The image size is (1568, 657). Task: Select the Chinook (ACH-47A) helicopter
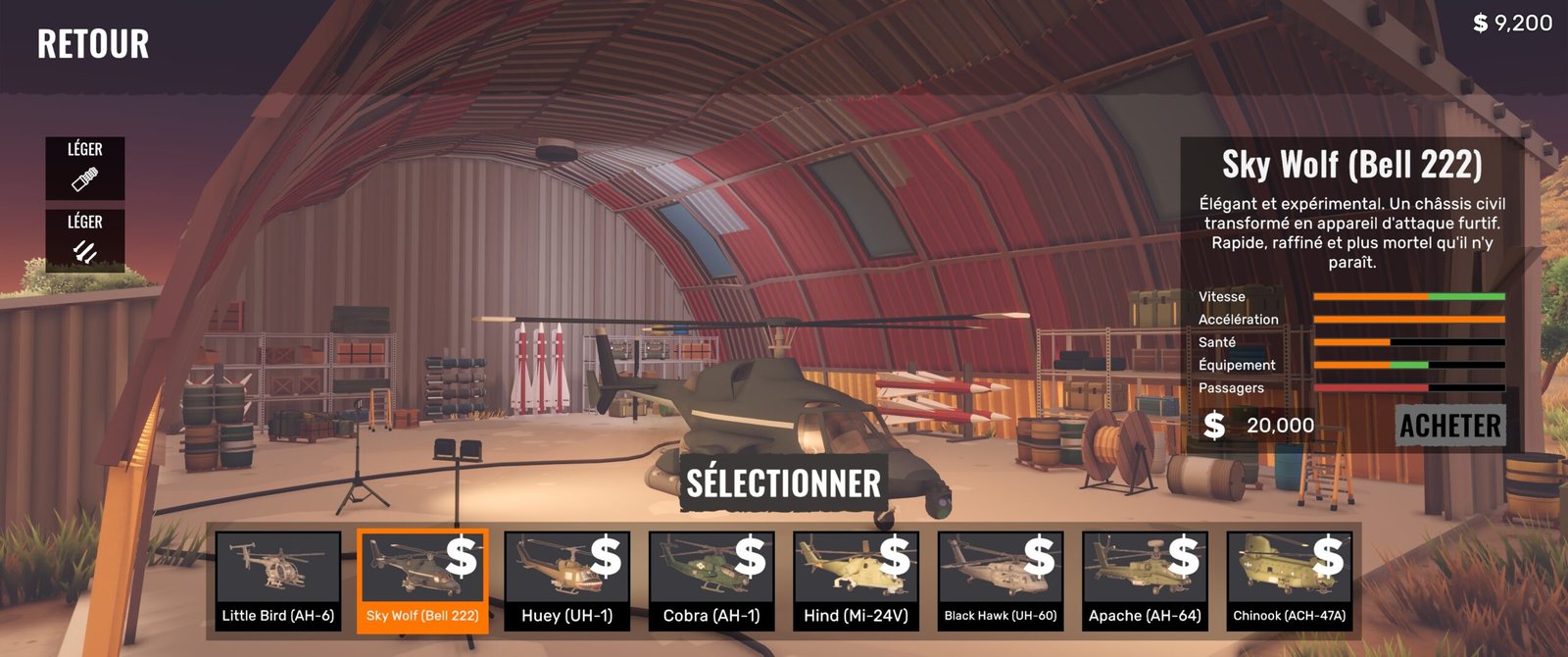[x=1290, y=581]
